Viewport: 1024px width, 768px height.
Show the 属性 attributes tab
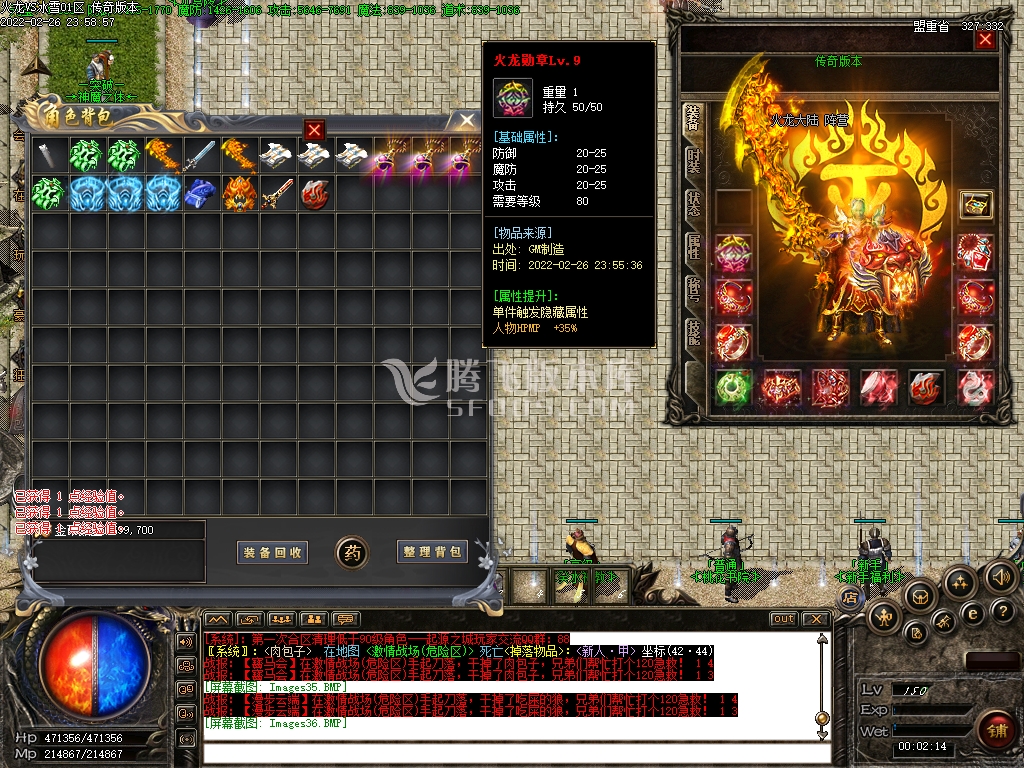[693, 246]
